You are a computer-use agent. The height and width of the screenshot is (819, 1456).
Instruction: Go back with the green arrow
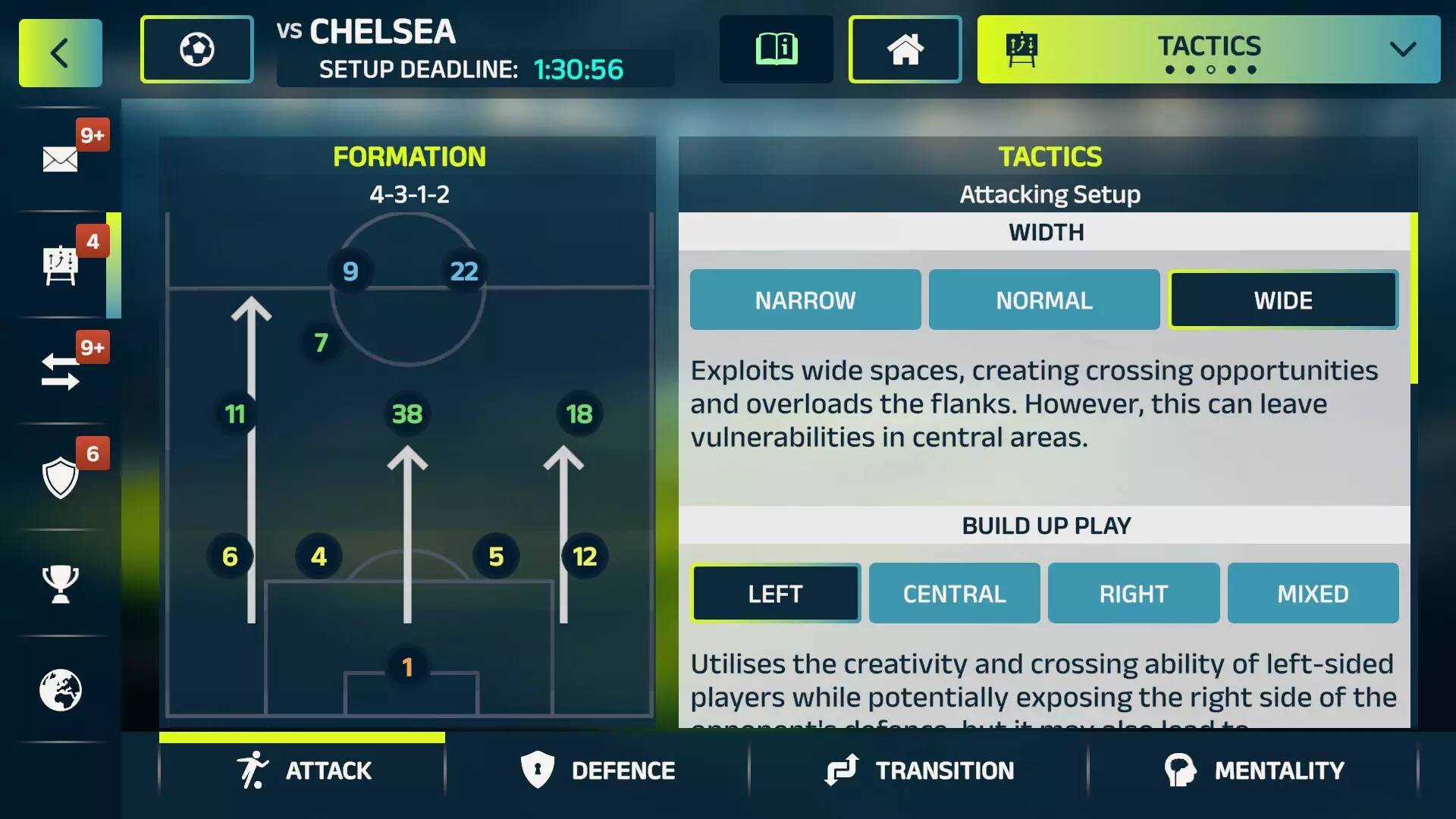[x=60, y=52]
